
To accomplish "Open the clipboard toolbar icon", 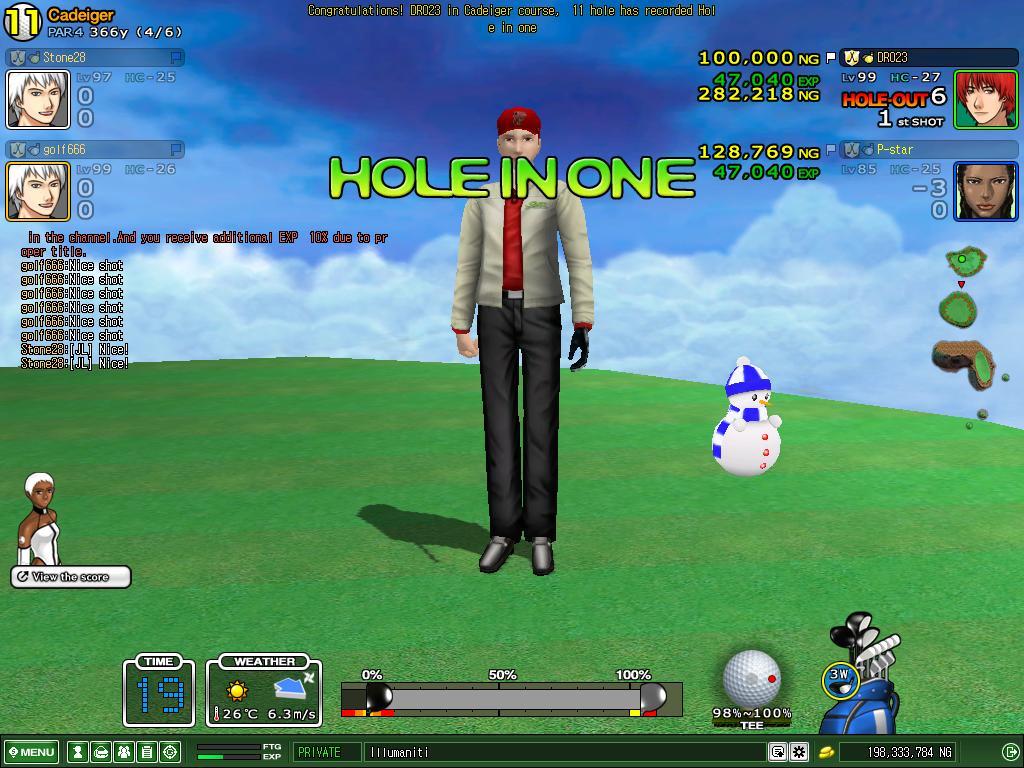I will click(146, 752).
